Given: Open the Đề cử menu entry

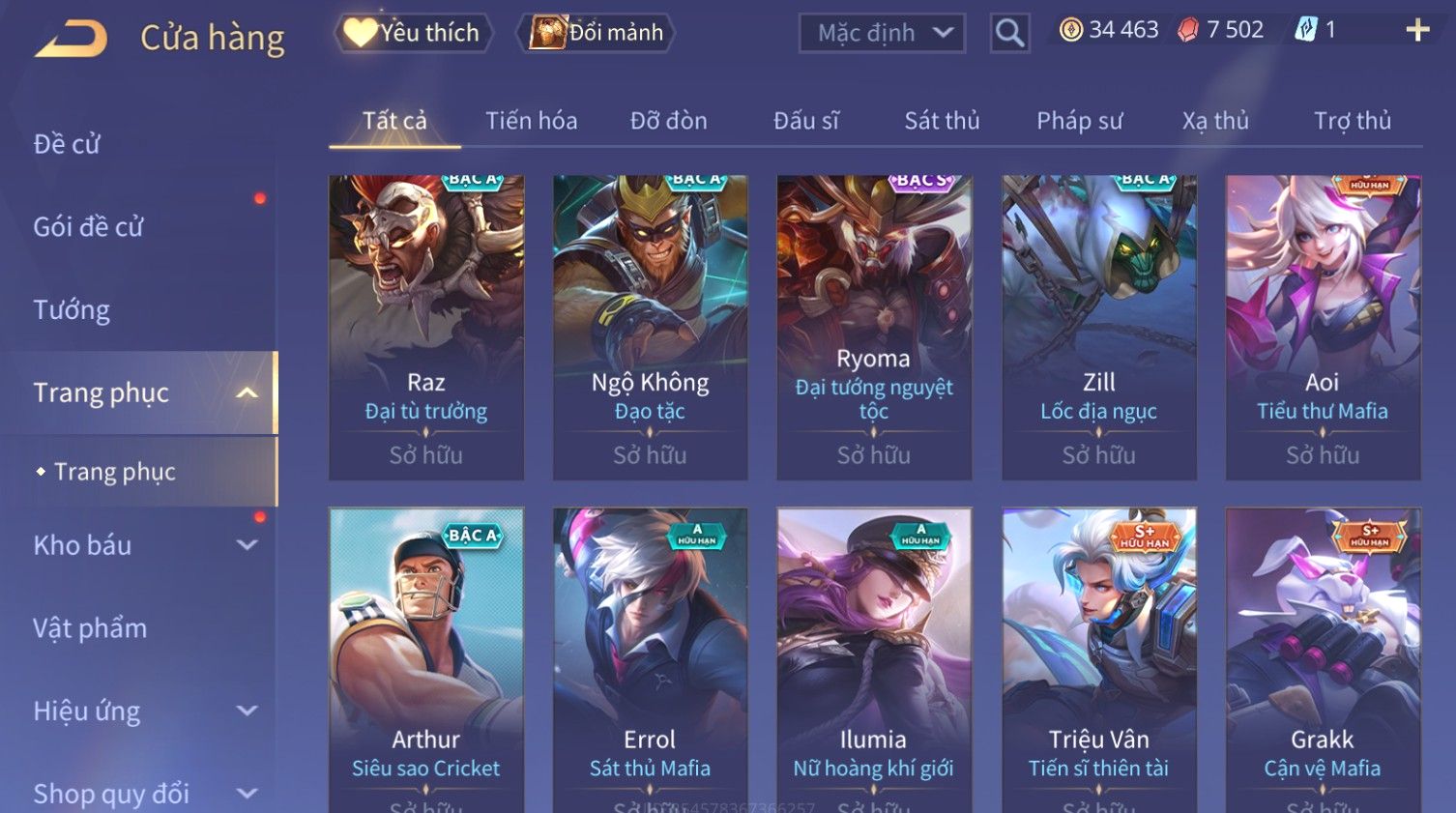Looking at the screenshot, I should coord(68,144).
